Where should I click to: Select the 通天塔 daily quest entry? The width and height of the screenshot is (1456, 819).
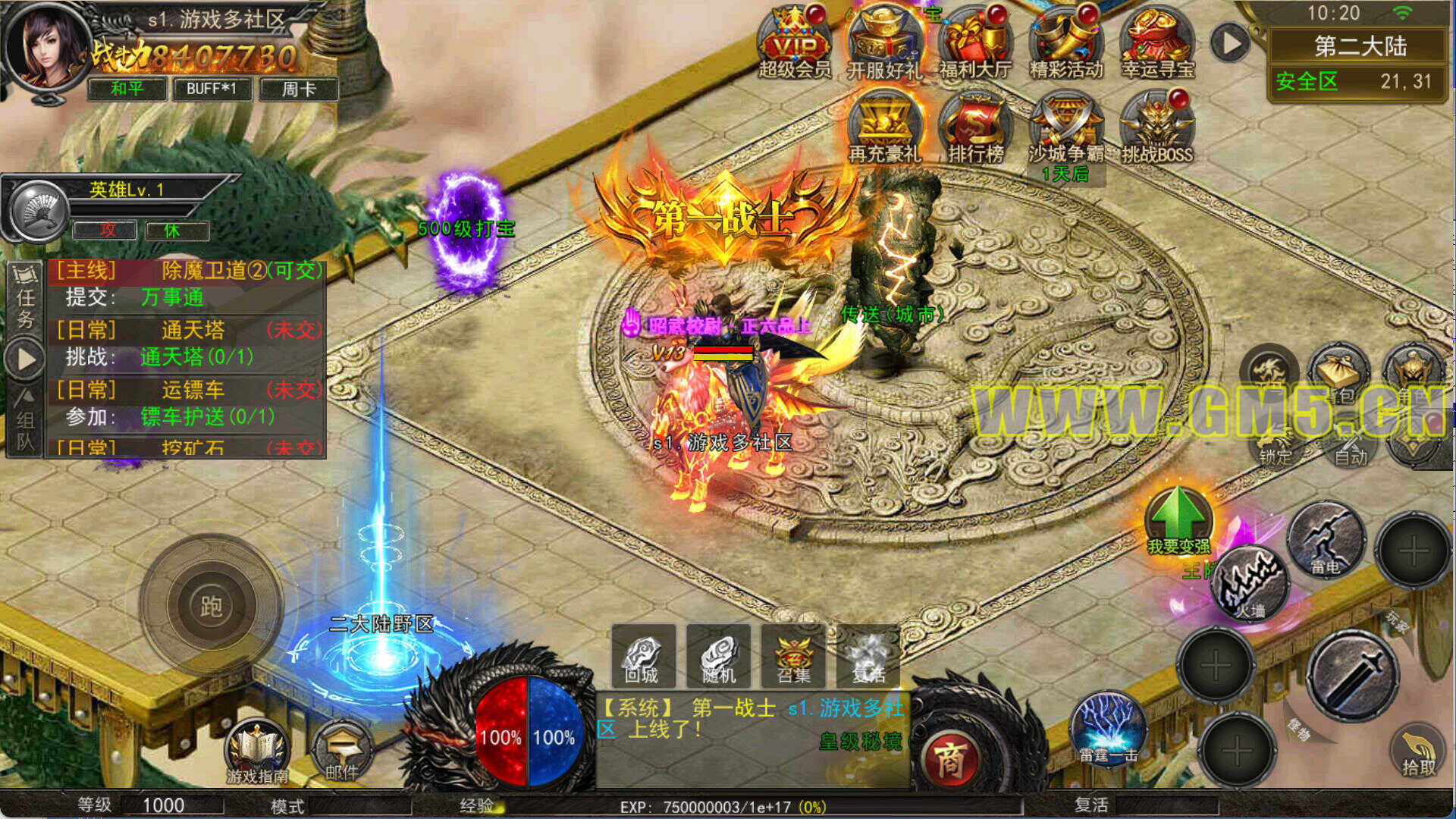(187, 344)
